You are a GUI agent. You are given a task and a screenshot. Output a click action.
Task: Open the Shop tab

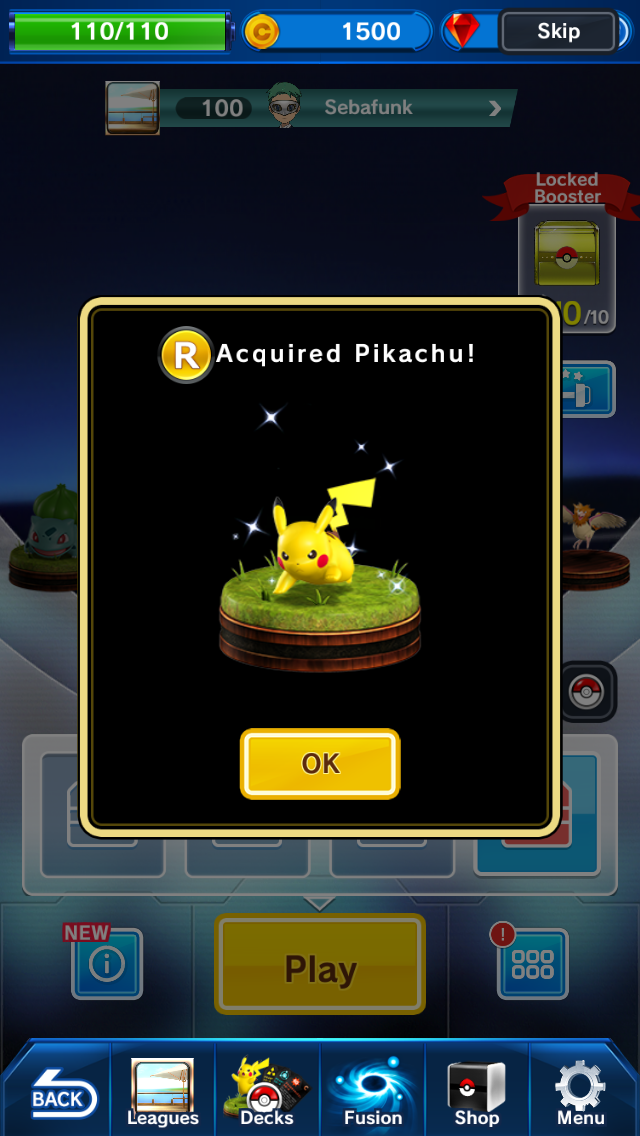click(477, 1092)
